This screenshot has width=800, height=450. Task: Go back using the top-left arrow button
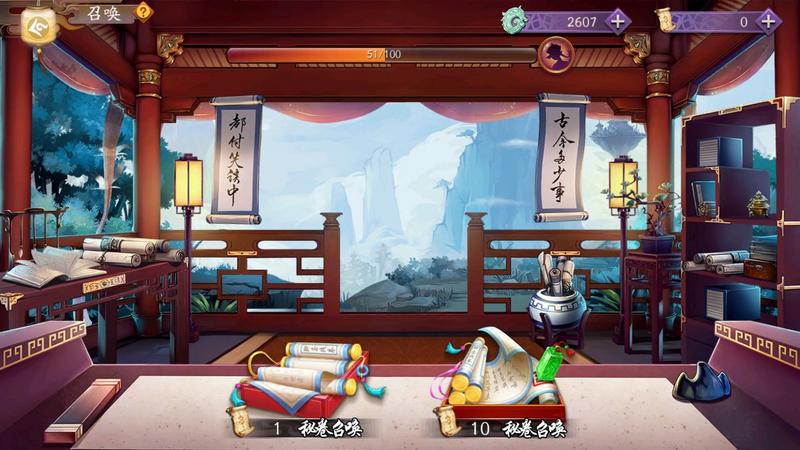[38, 26]
